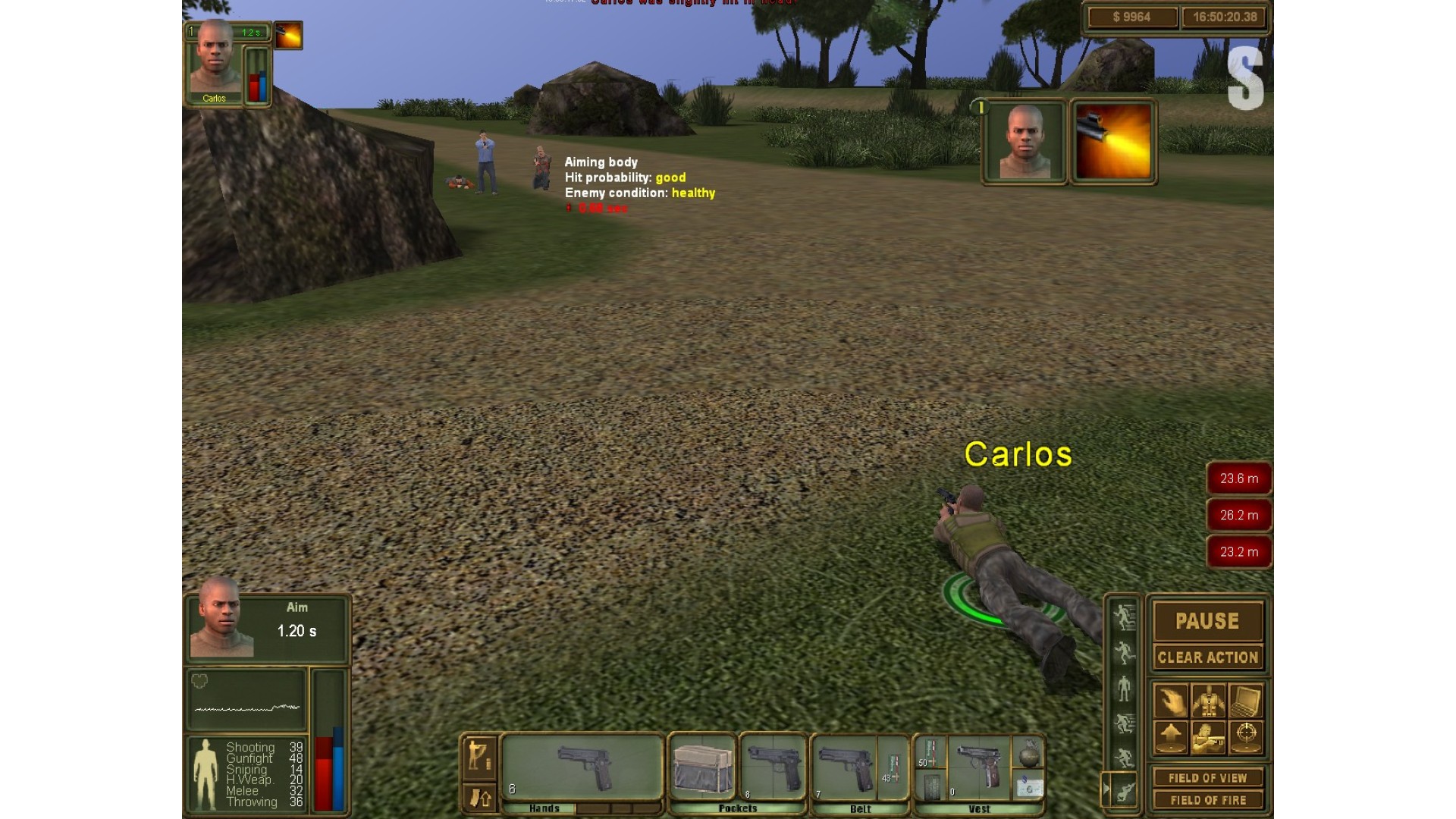Toggle the Field of View display
The image size is (1456, 819).
pos(1207,777)
